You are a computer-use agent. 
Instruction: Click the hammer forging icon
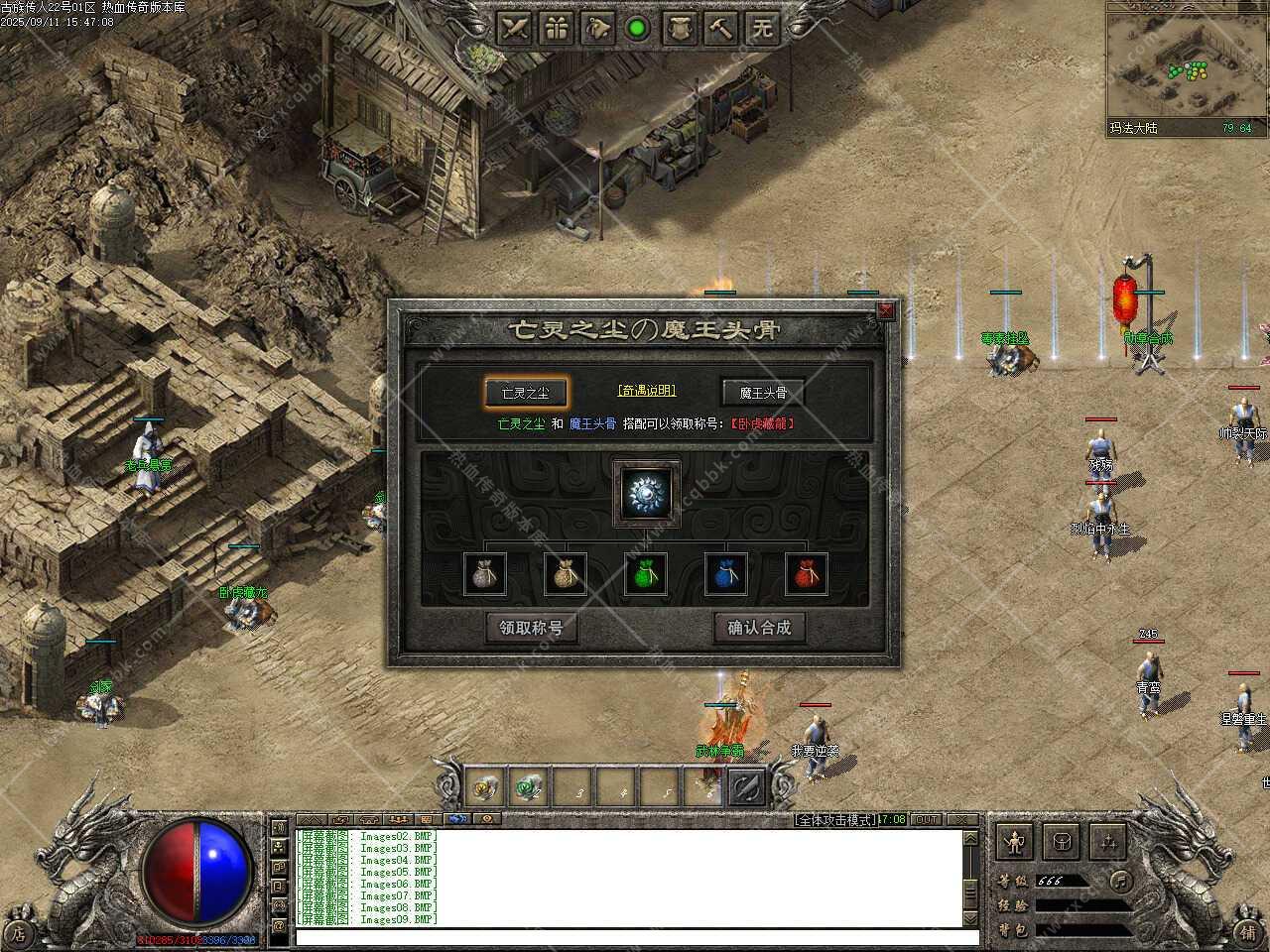pyautogui.click(x=720, y=28)
